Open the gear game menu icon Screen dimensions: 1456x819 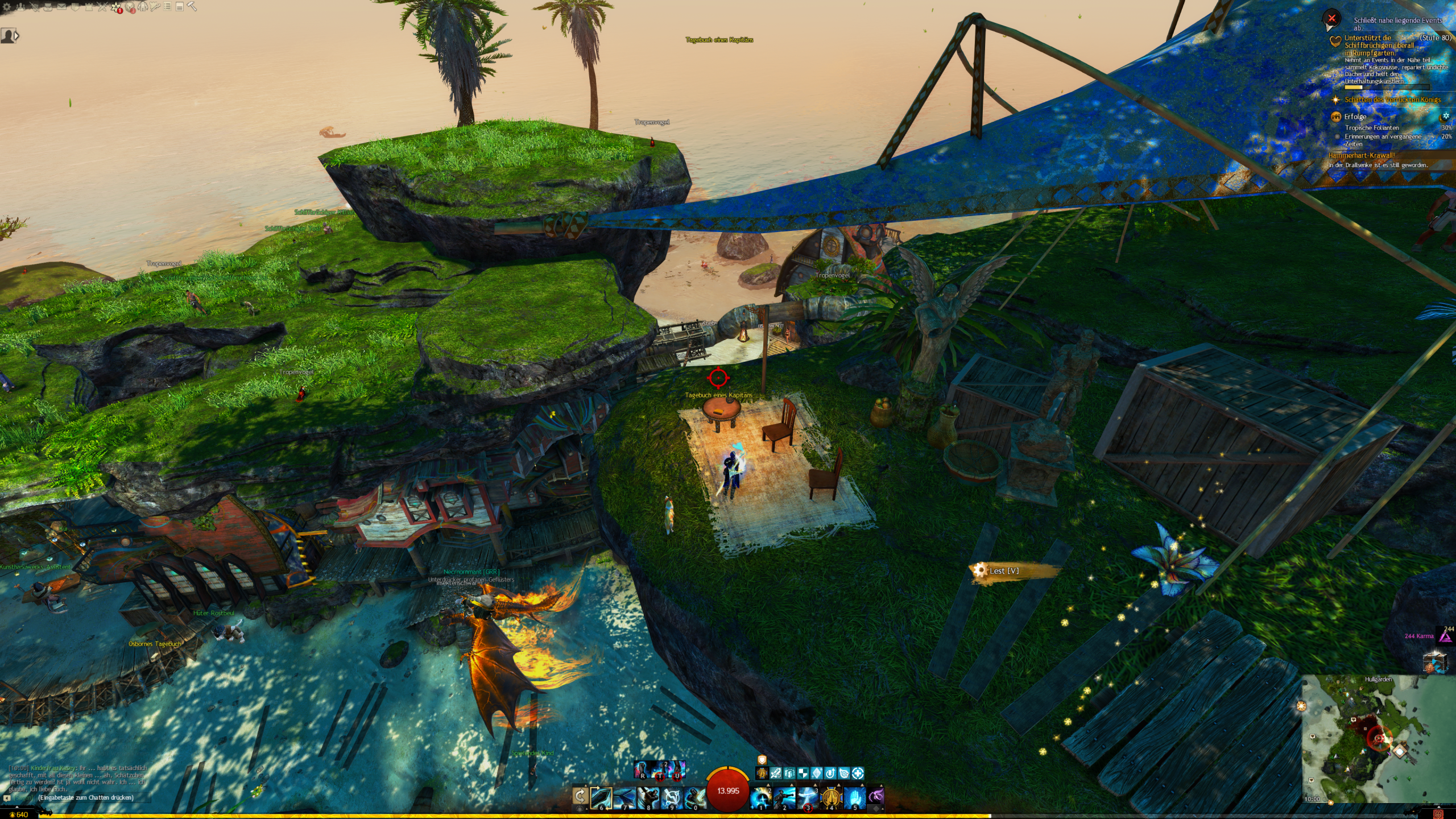7,7
